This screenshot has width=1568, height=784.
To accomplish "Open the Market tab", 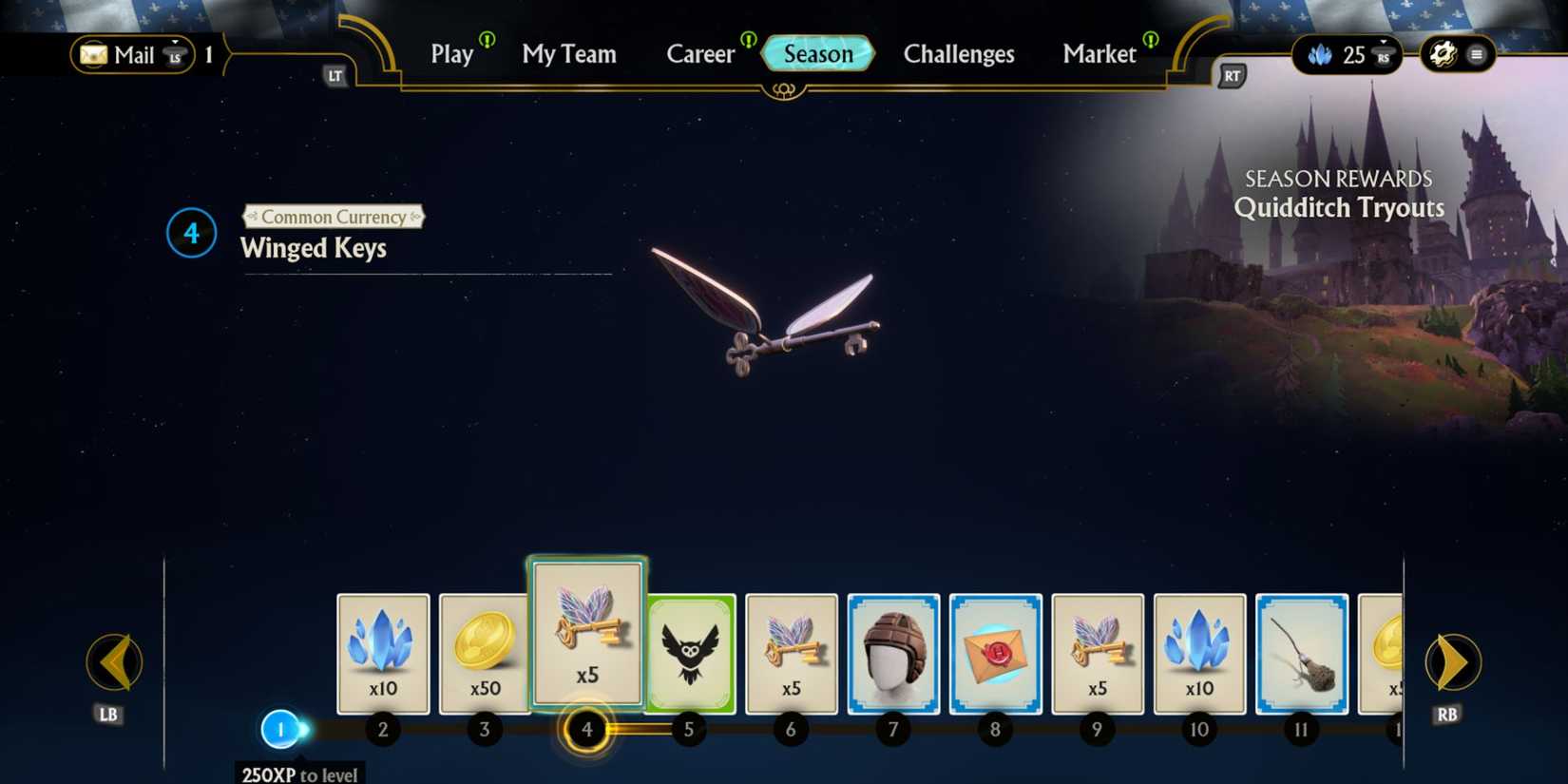I will 1099,54.
